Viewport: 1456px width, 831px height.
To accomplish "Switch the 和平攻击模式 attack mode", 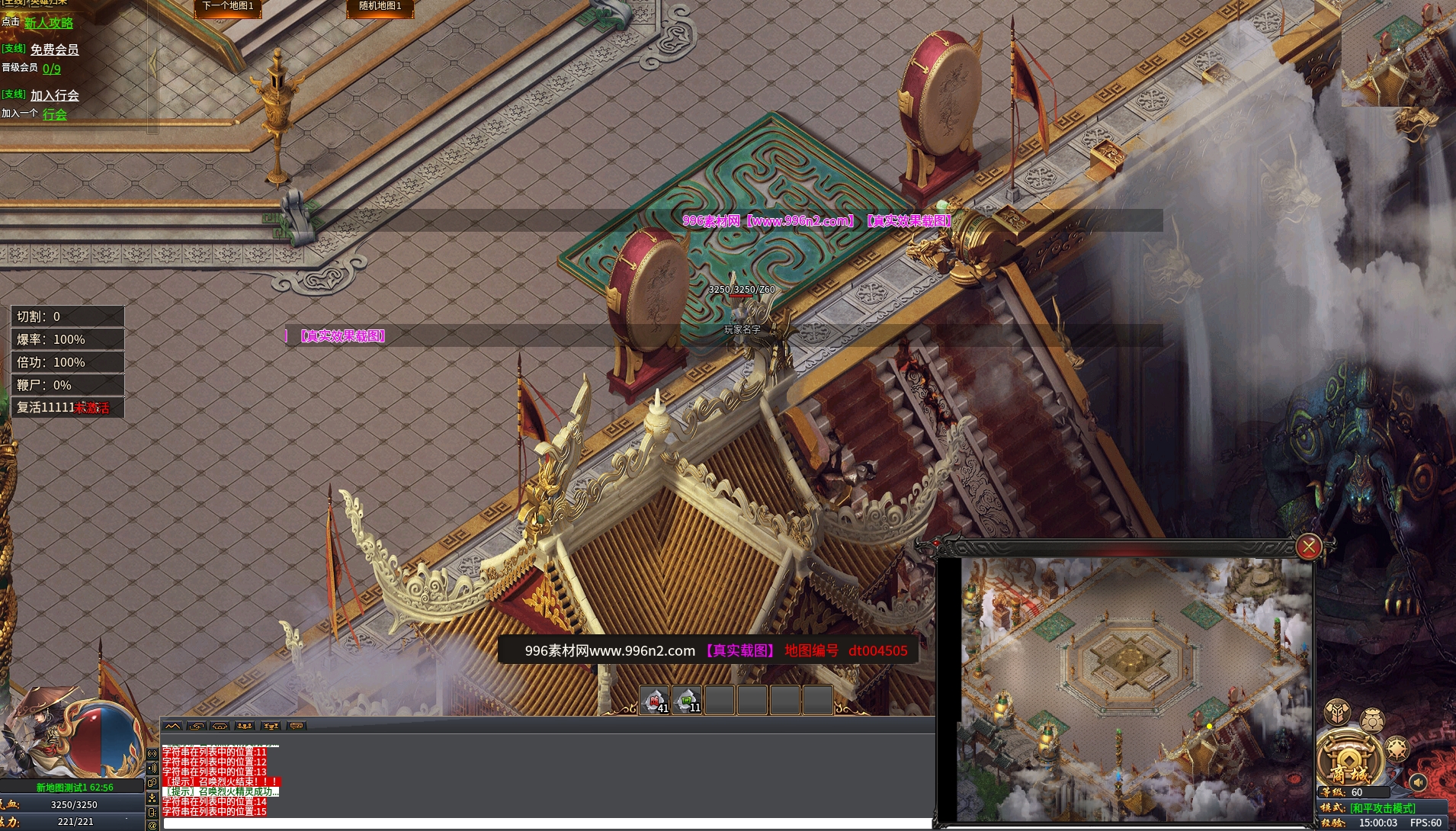I will (x=1383, y=808).
